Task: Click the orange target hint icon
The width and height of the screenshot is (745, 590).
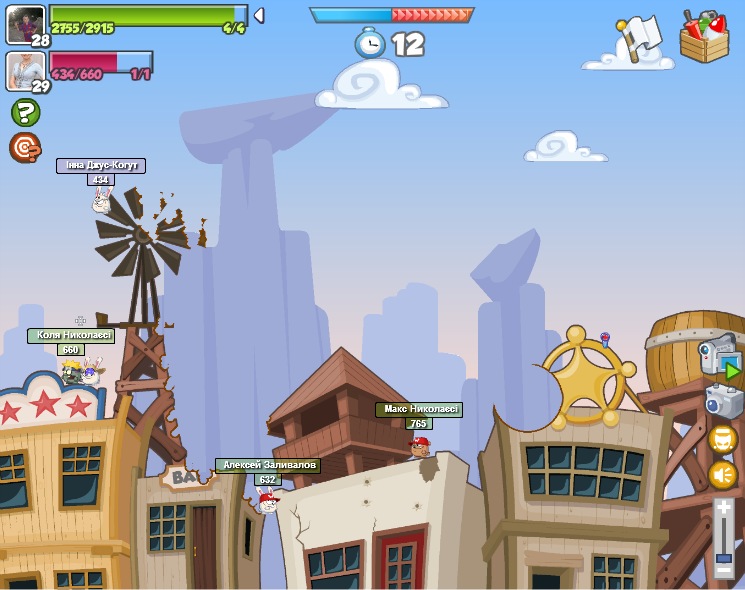Action: click(x=24, y=147)
